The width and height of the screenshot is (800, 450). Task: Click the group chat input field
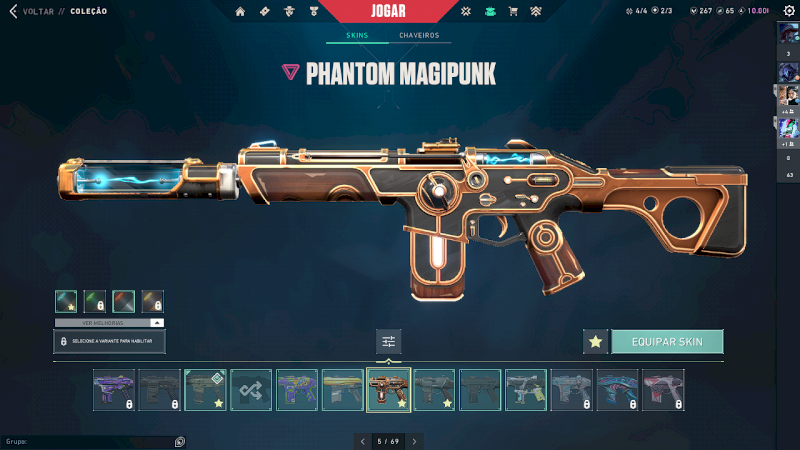[x=90, y=441]
